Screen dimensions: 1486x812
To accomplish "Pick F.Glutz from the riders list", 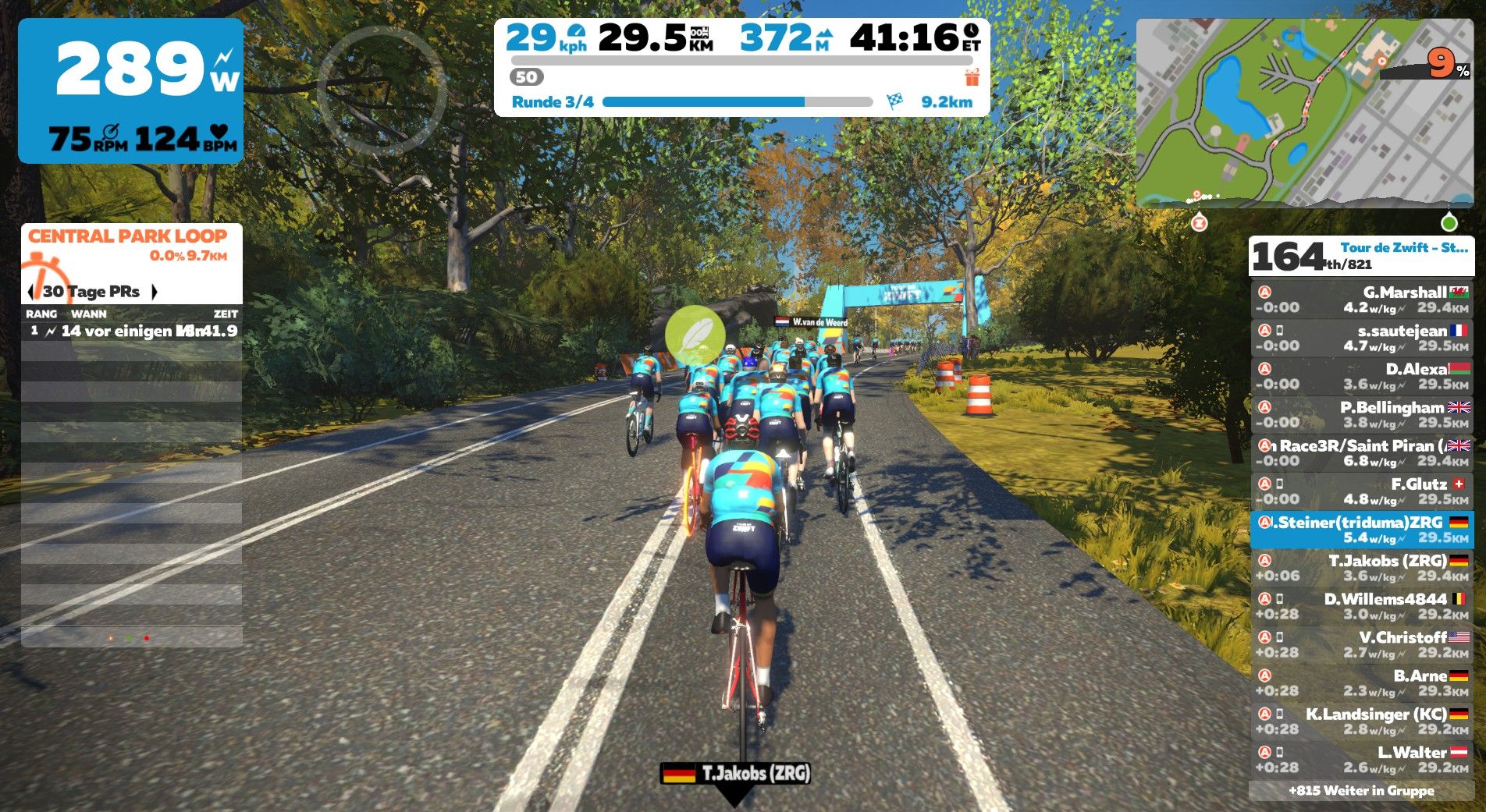I will coord(1361,491).
